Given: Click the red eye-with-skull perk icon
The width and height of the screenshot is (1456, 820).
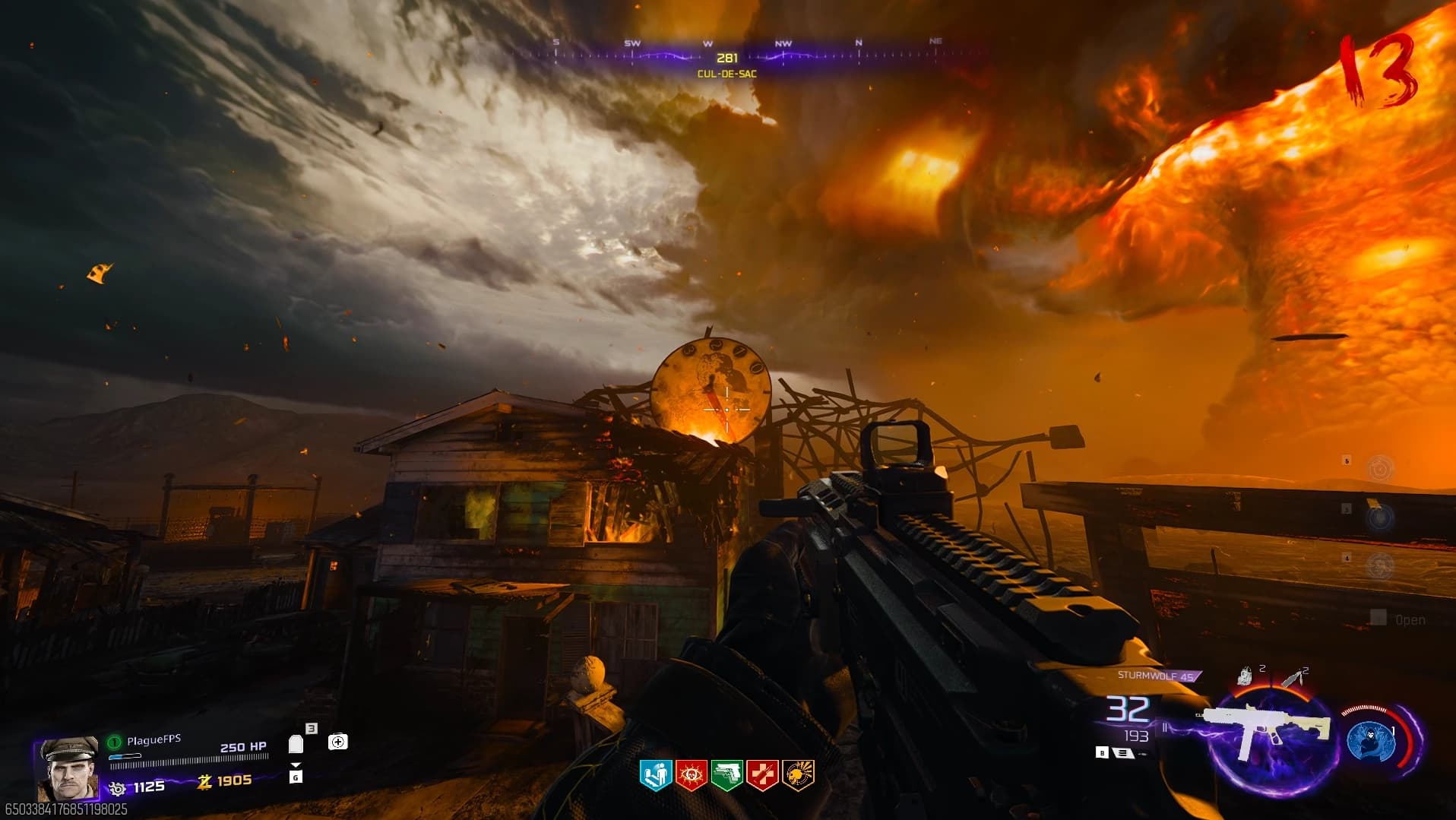Looking at the screenshot, I should click(x=691, y=775).
